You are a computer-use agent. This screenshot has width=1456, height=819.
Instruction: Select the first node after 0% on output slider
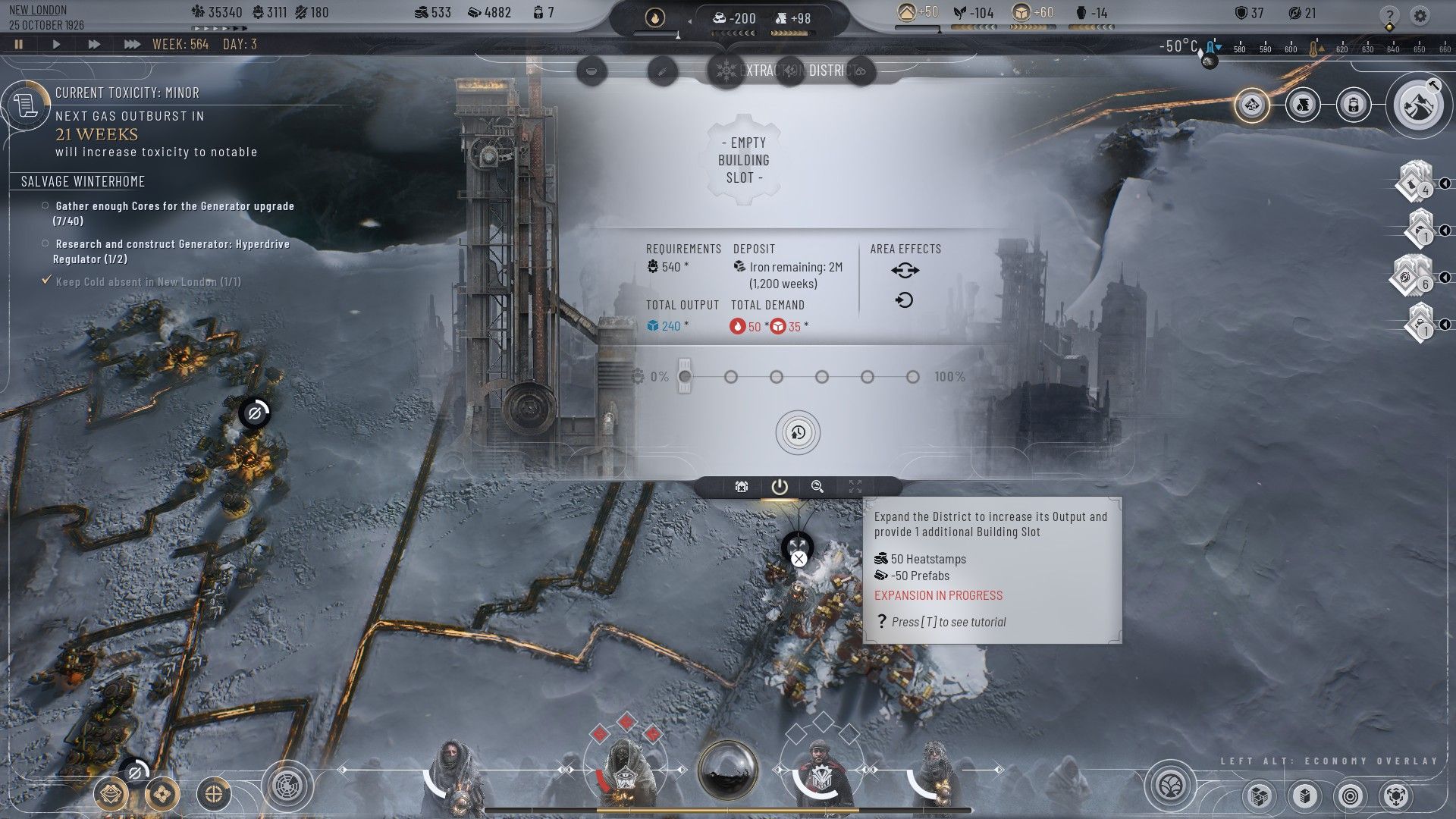click(730, 376)
